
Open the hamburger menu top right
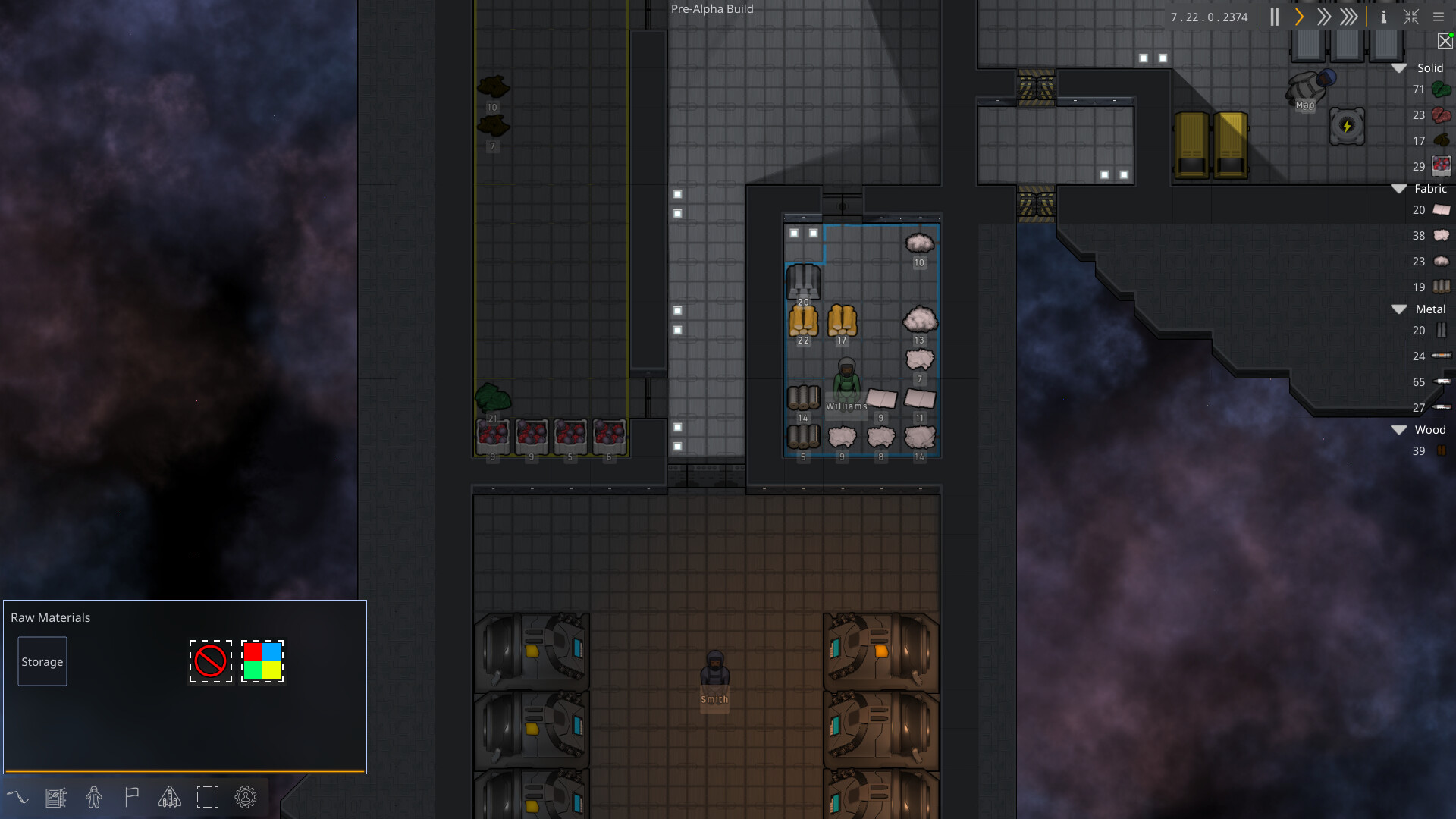[x=1439, y=17]
